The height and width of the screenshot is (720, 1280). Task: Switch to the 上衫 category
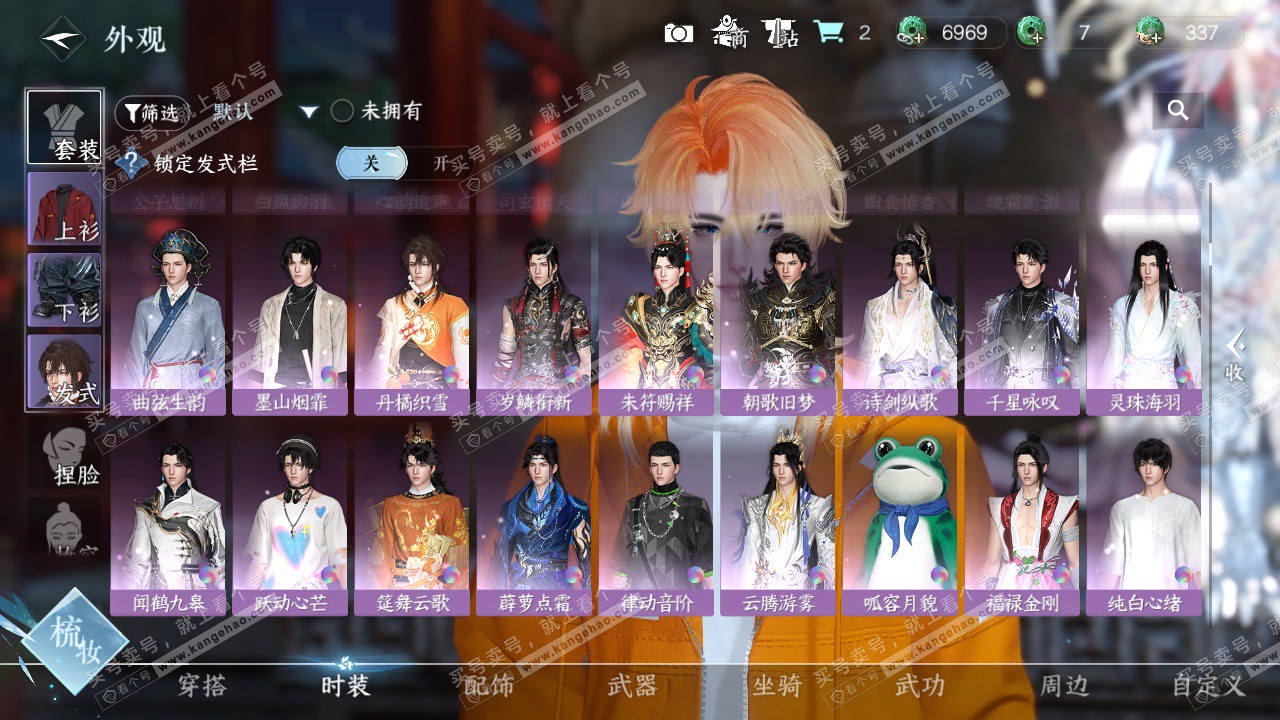(x=64, y=208)
